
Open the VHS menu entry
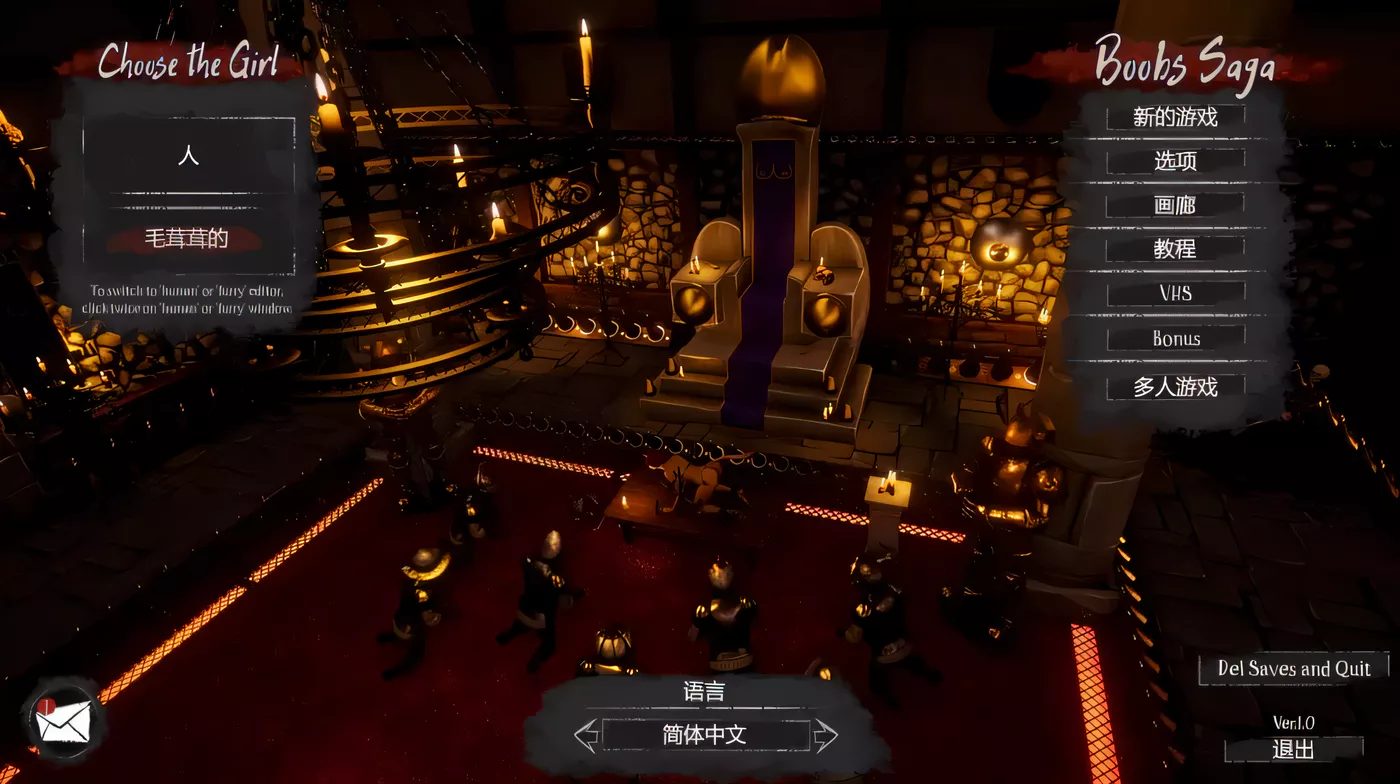[x=1175, y=294]
